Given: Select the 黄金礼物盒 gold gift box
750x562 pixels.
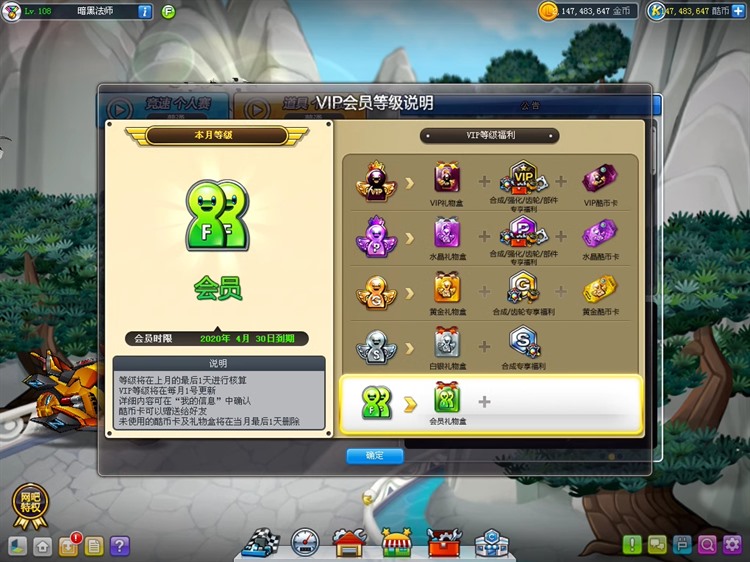Looking at the screenshot, I should pyautogui.click(x=446, y=288).
